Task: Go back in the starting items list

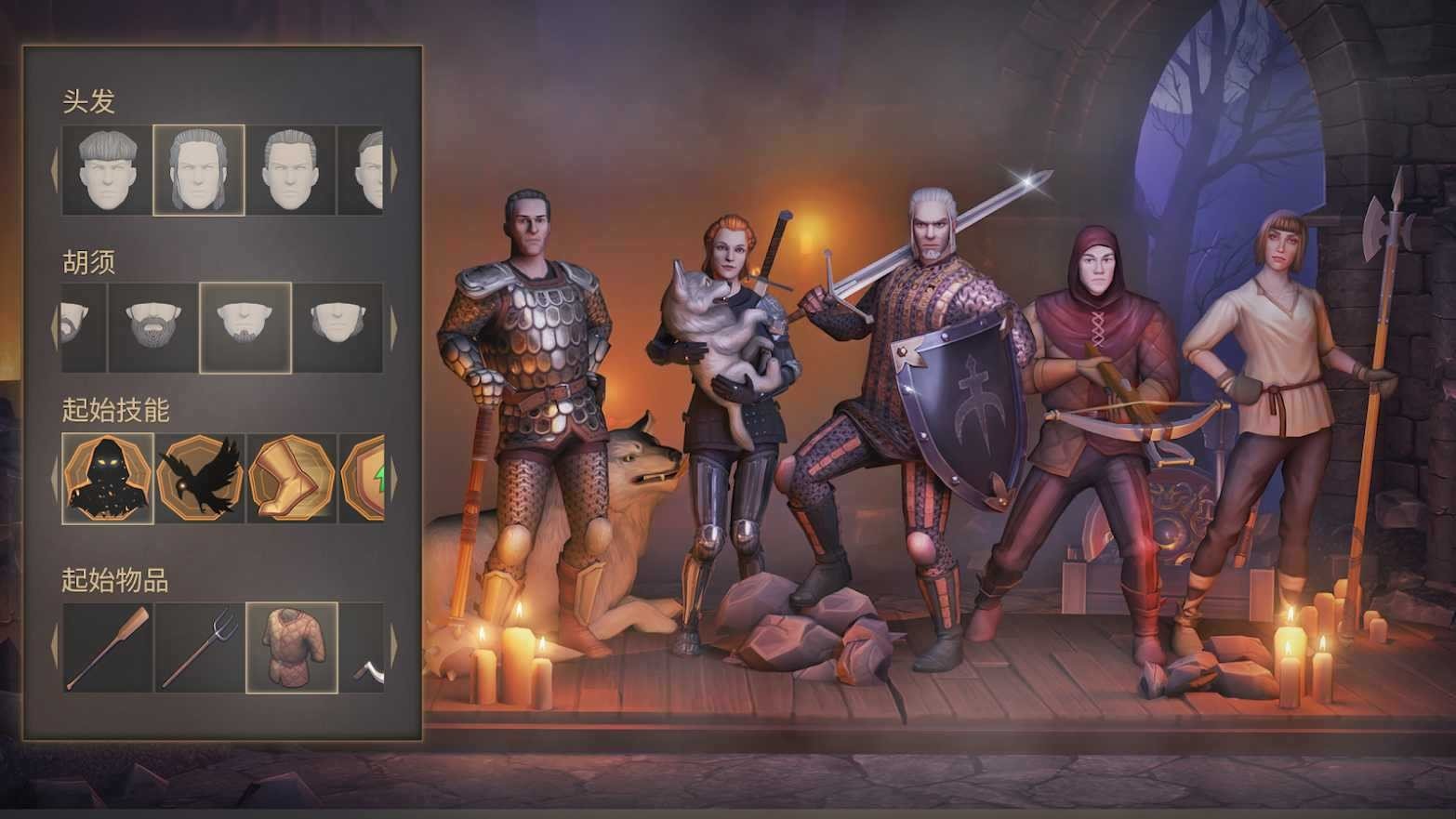Action: (54, 647)
